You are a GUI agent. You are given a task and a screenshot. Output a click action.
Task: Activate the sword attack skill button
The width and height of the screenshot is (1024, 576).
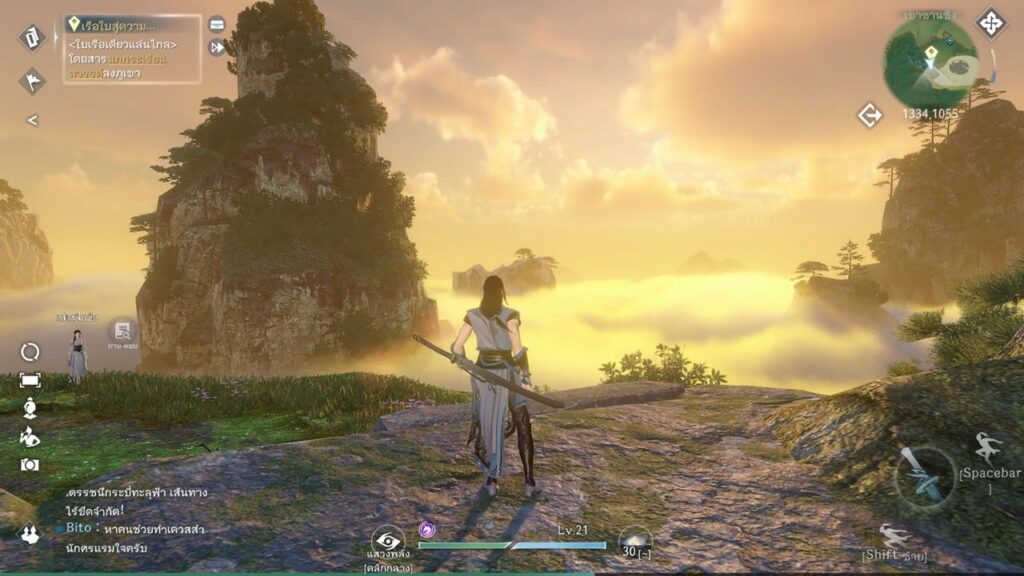pos(923,475)
